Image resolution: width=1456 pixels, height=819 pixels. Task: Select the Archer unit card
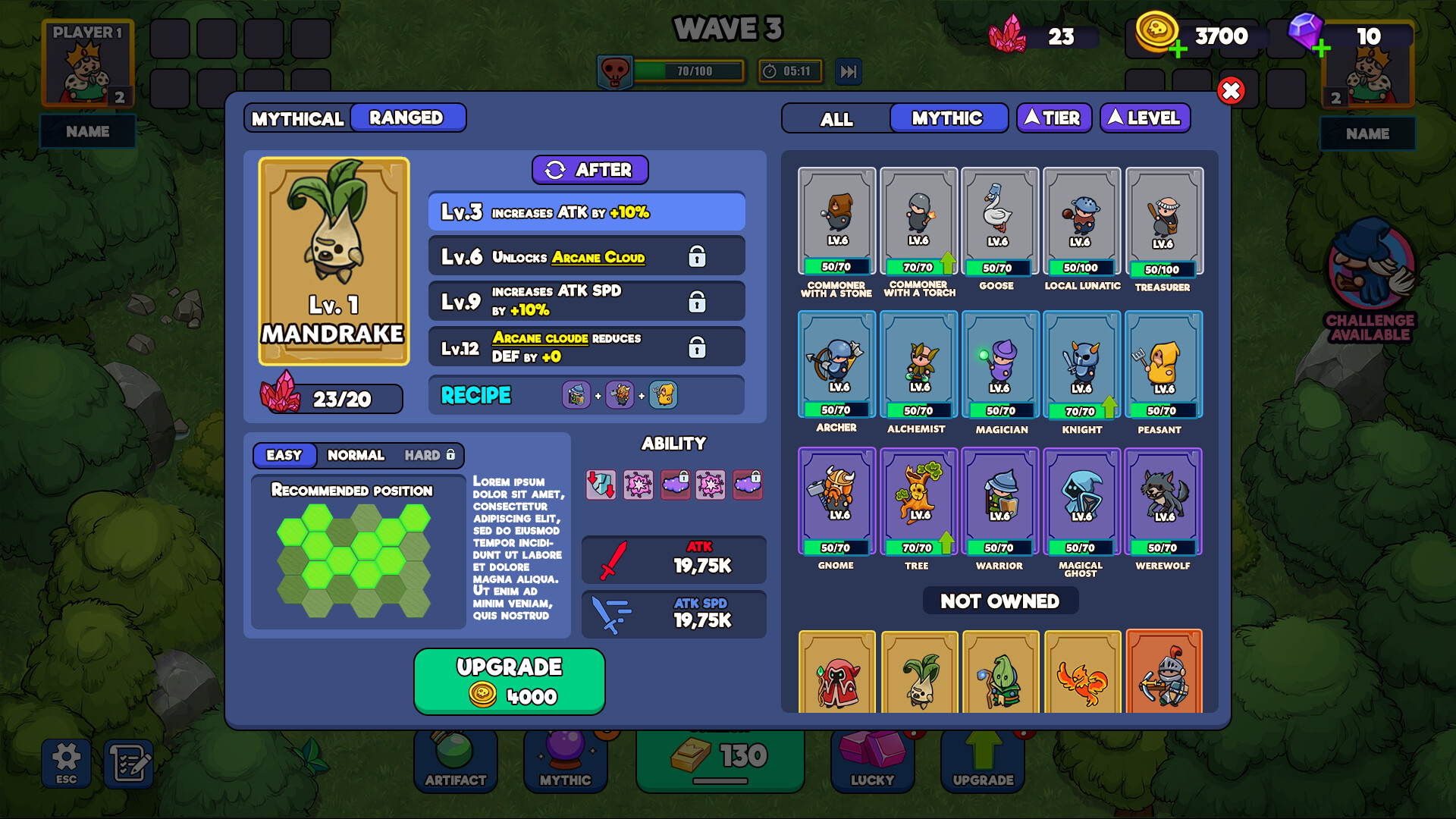836,364
